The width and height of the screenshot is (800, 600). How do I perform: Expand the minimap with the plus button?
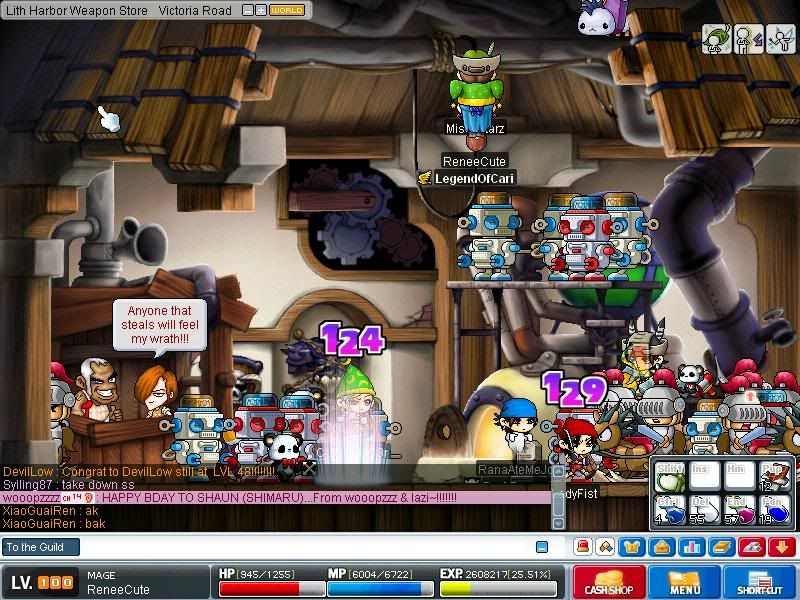click(x=260, y=10)
